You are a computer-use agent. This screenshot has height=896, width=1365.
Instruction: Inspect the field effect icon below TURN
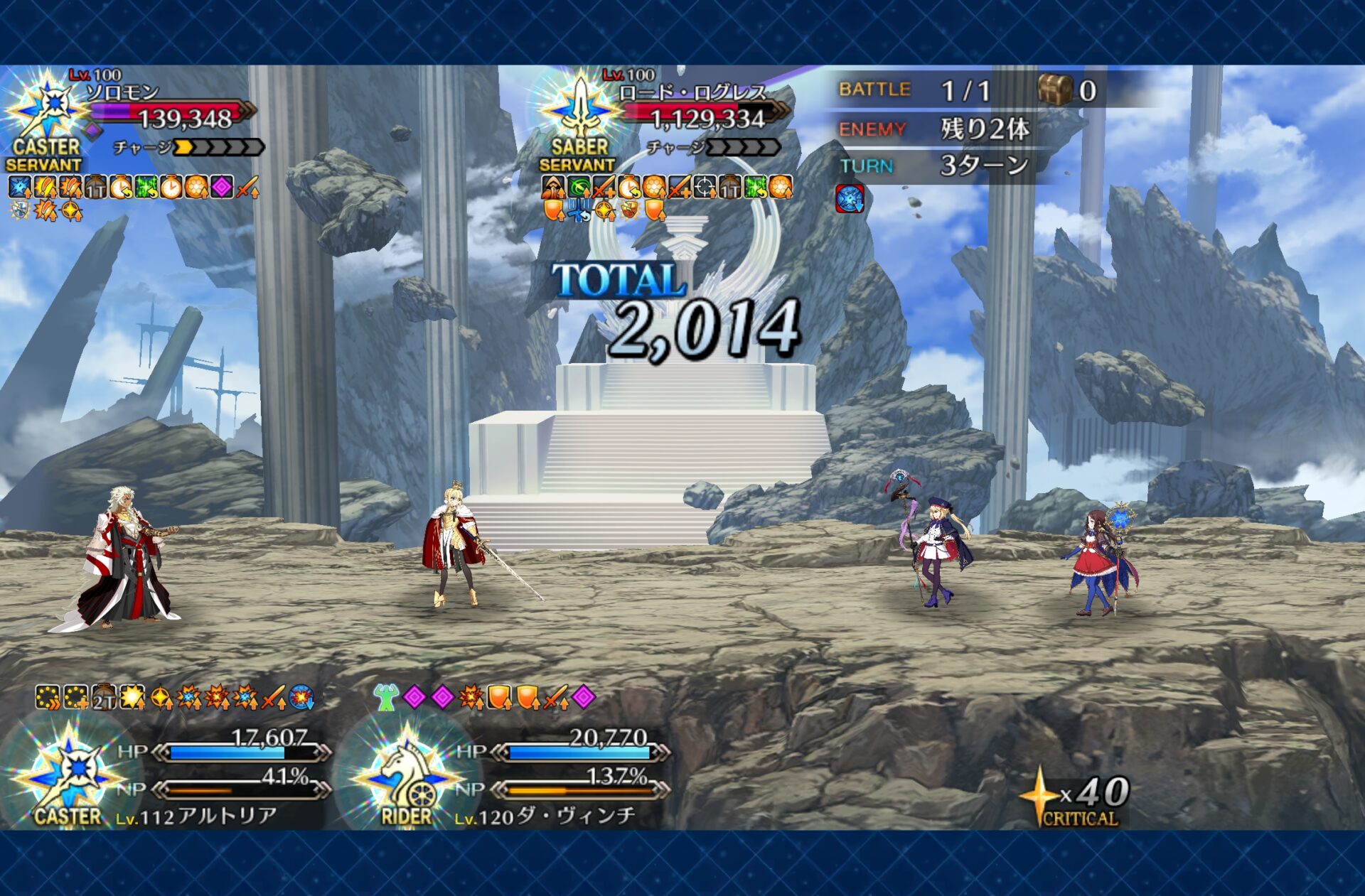[850, 198]
